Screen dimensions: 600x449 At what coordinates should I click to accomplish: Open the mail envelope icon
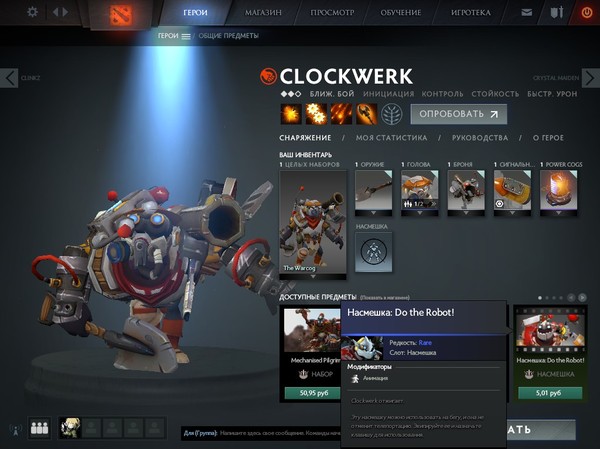click(x=527, y=13)
